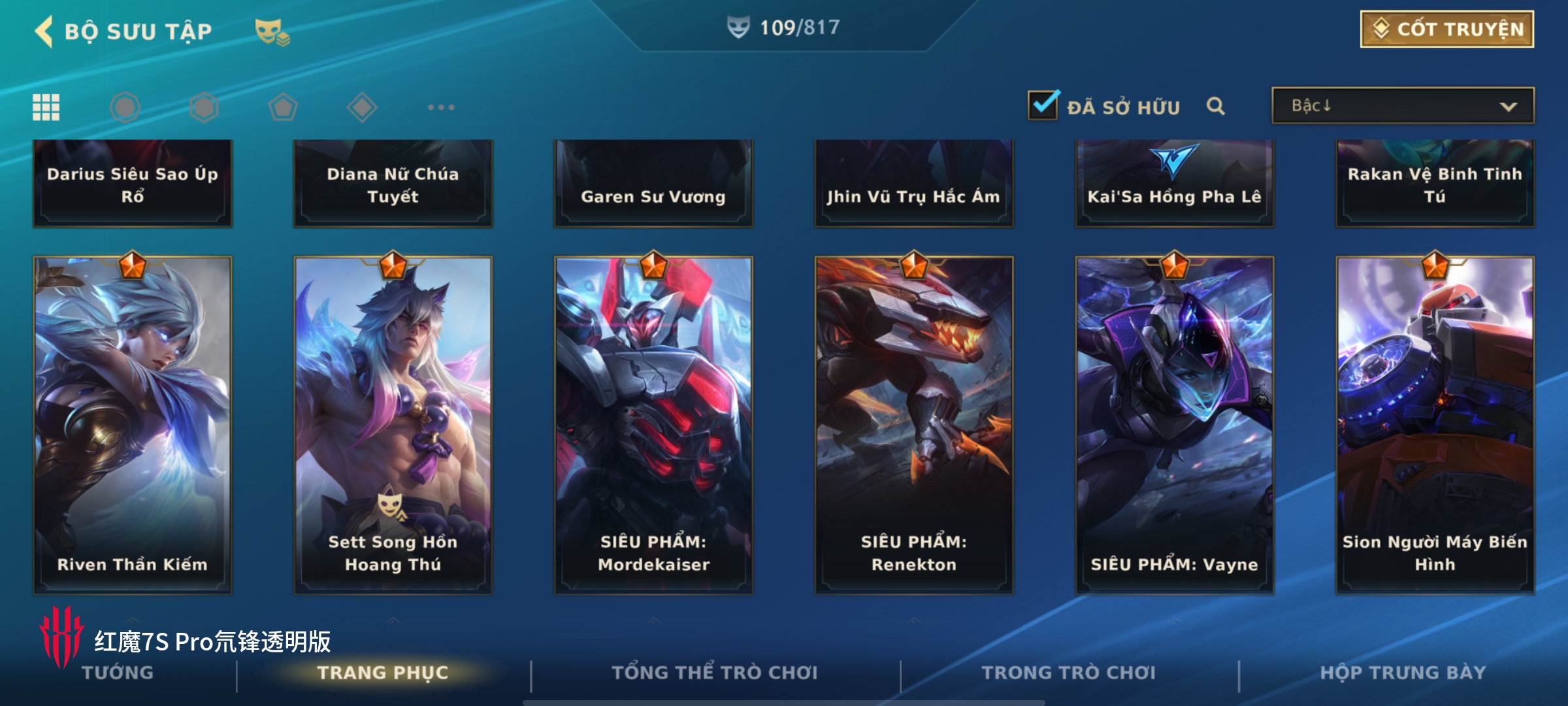Open the Cốt Truyện button
This screenshot has height=706, width=1568.
click(x=1446, y=29)
